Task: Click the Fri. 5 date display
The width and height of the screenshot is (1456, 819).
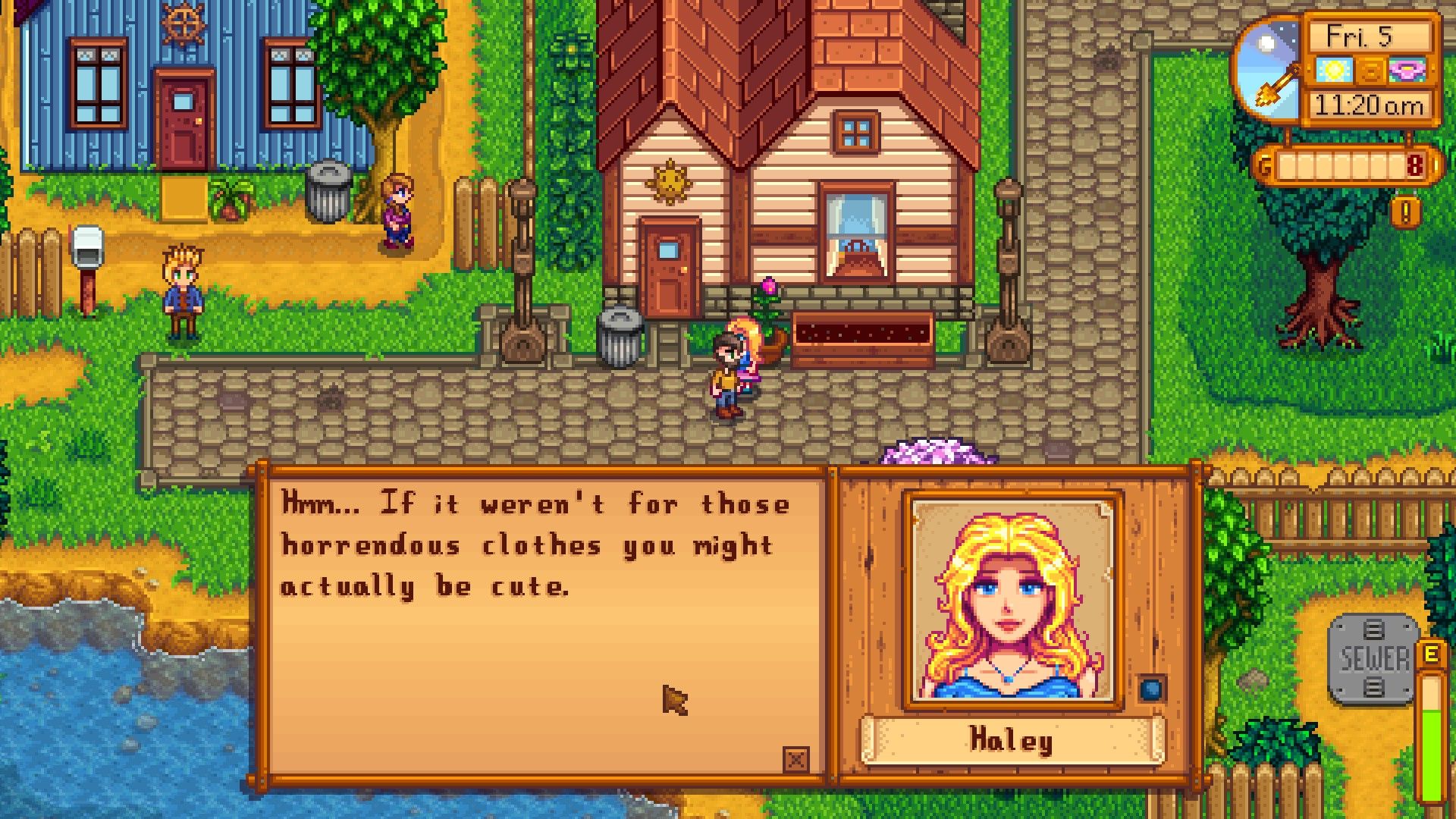Action: 1359,37
